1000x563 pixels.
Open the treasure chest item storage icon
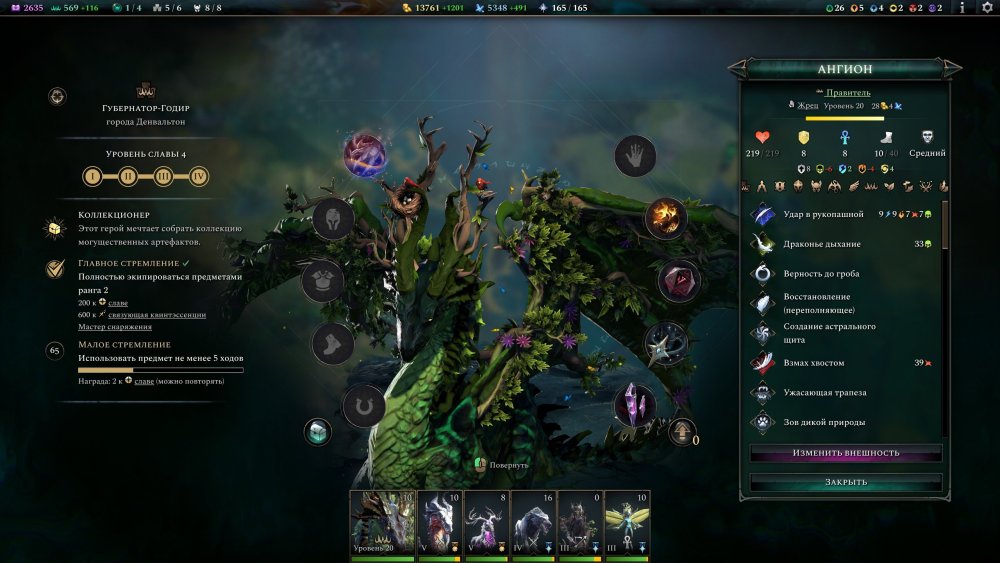click(x=317, y=432)
